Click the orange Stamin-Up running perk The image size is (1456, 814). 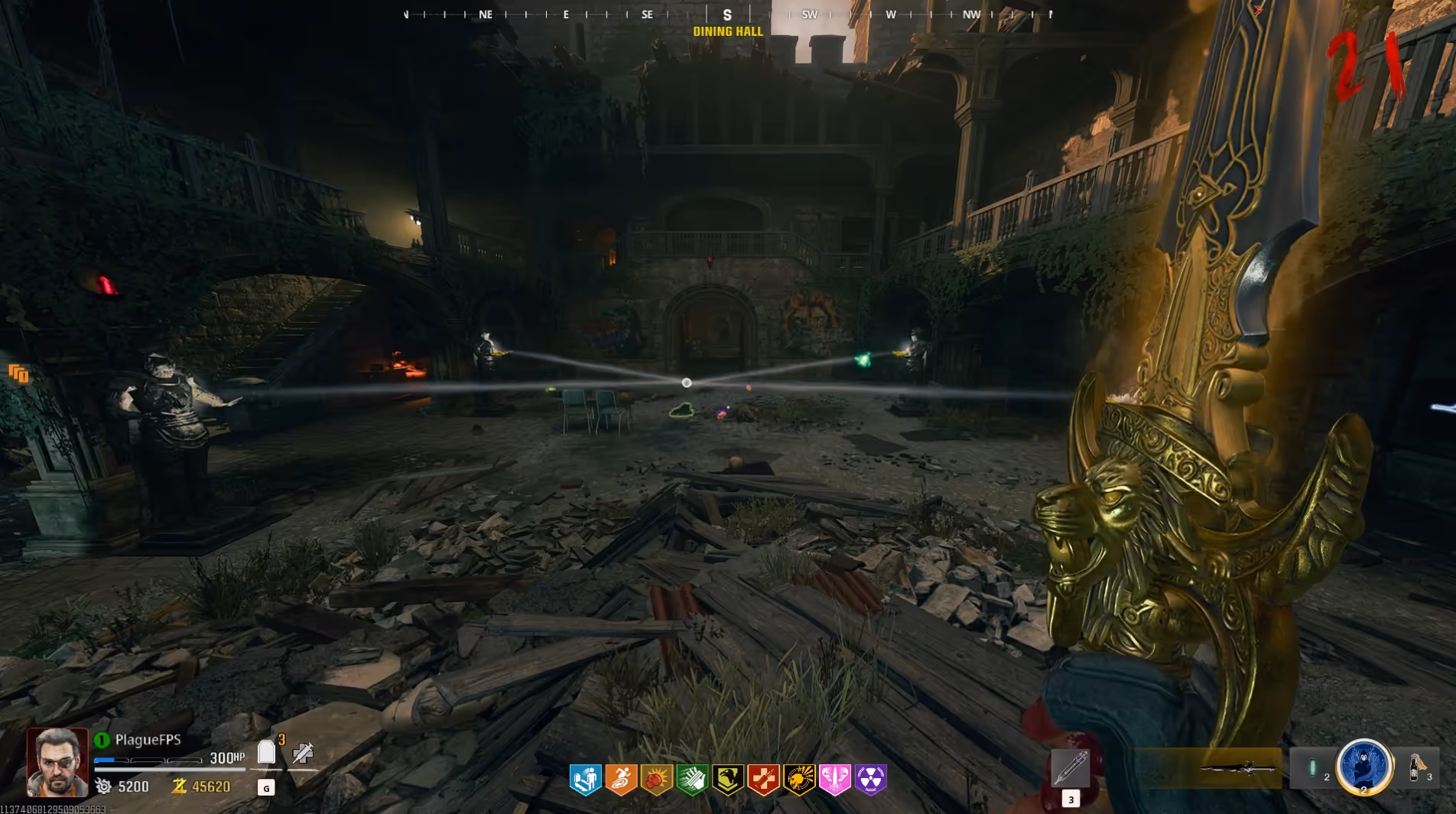pyautogui.click(x=621, y=780)
